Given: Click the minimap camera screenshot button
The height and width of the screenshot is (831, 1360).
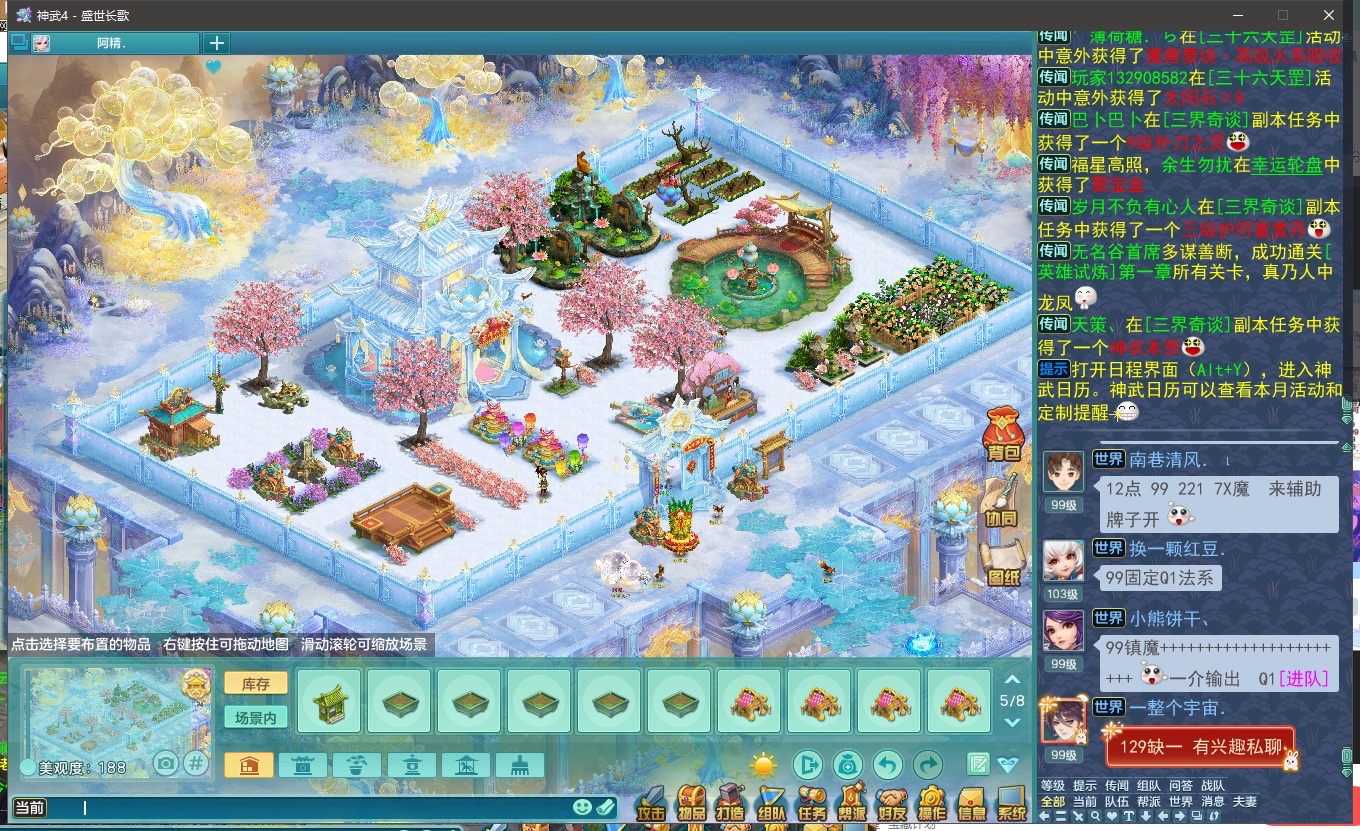Looking at the screenshot, I should [x=166, y=764].
